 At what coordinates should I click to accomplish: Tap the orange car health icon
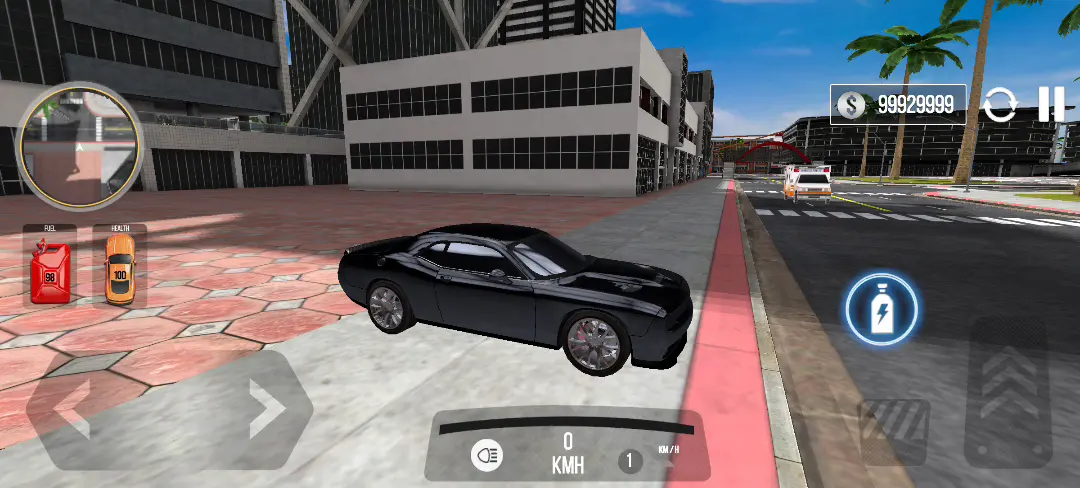click(x=119, y=269)
